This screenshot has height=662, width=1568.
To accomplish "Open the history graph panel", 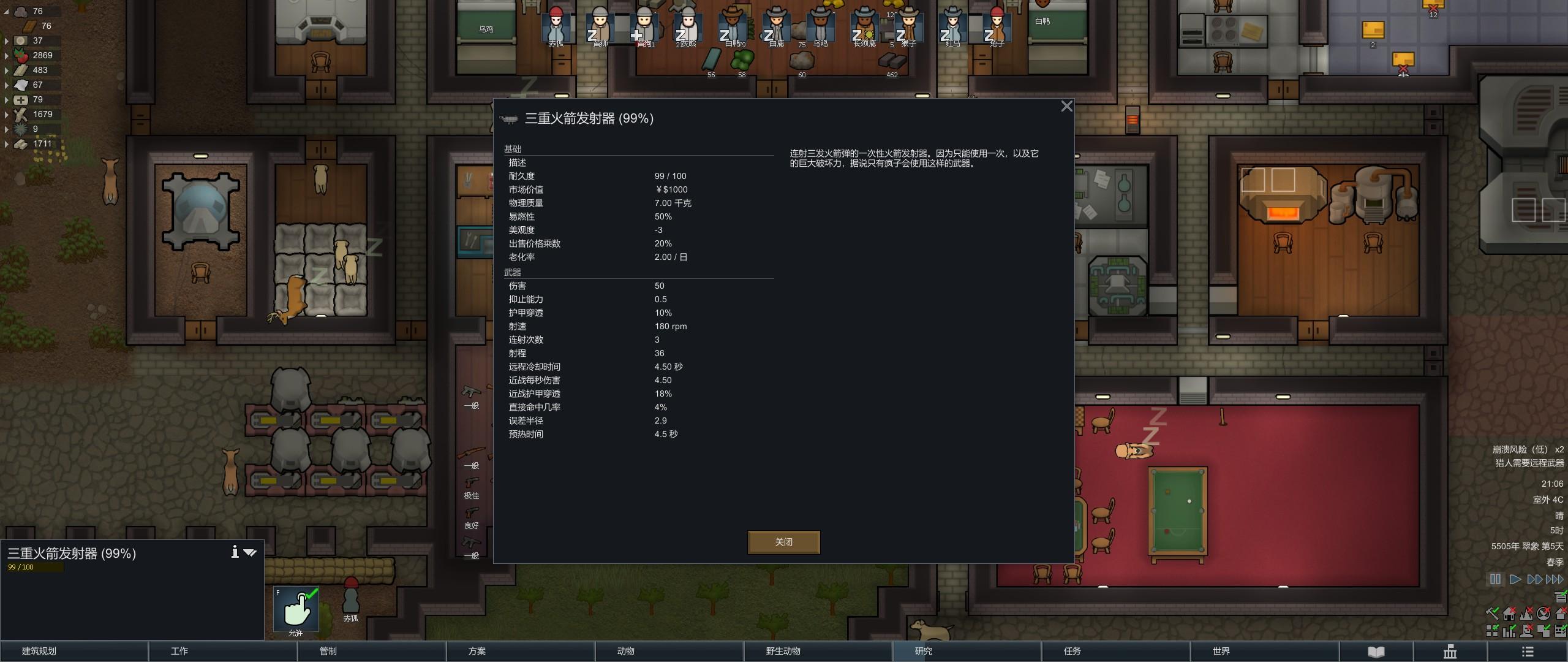I will tap(1452, 652).
